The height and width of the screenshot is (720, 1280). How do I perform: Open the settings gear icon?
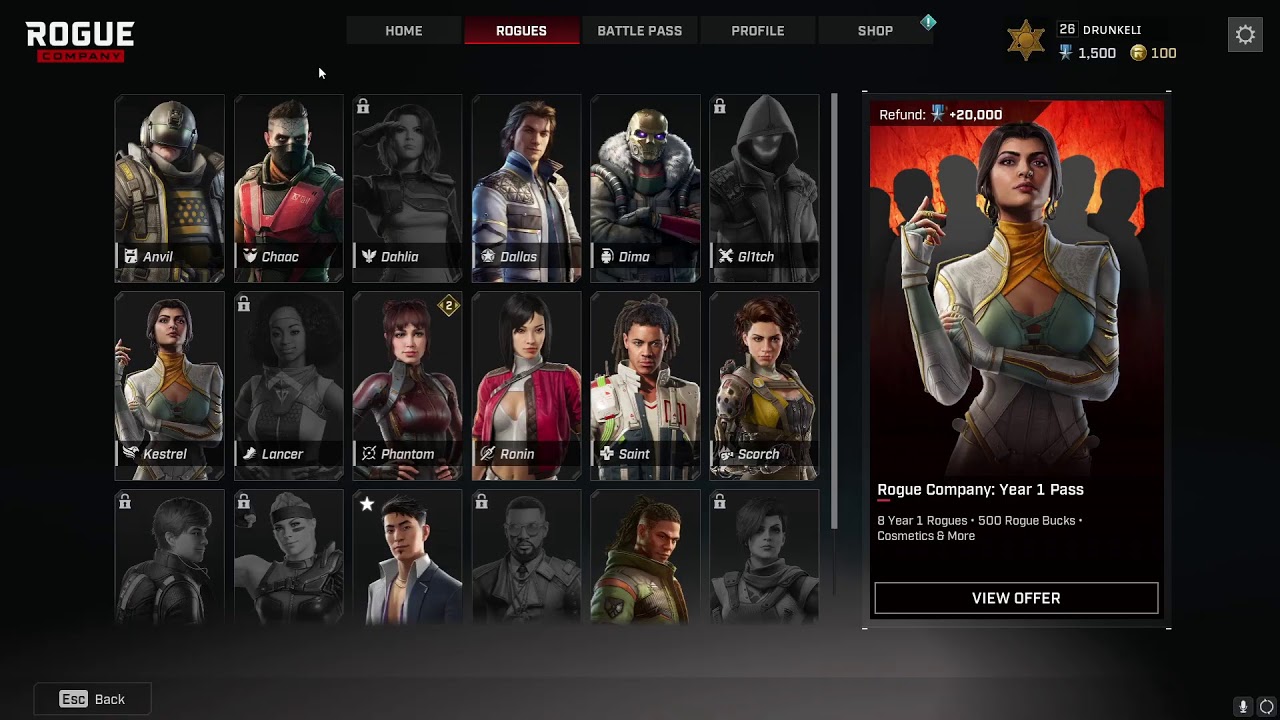coord(1245,35)
